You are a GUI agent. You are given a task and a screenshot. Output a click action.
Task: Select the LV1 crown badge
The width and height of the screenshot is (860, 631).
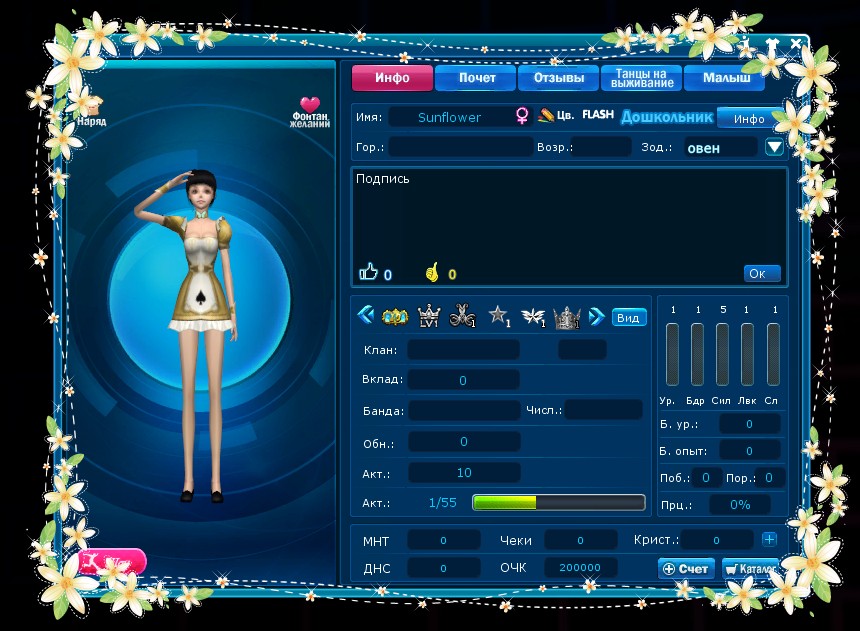(428, 316)
